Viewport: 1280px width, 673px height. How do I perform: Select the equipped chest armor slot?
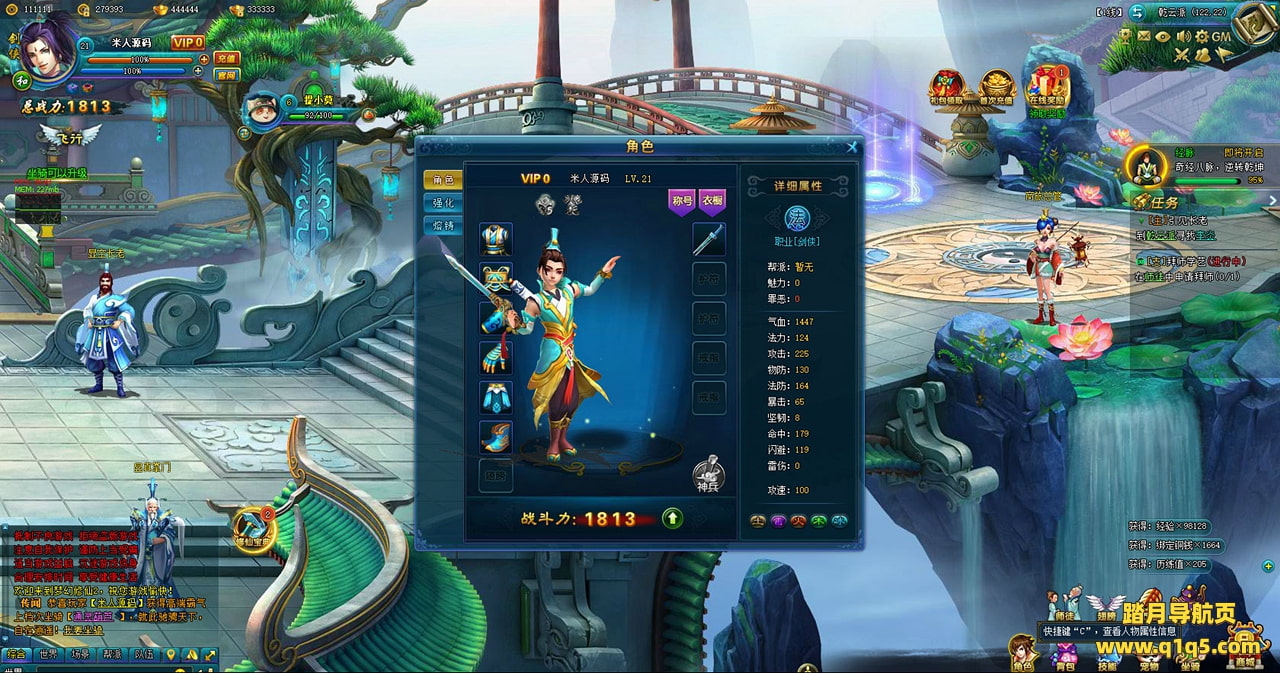pyautogui.click(x=495, y=240)
